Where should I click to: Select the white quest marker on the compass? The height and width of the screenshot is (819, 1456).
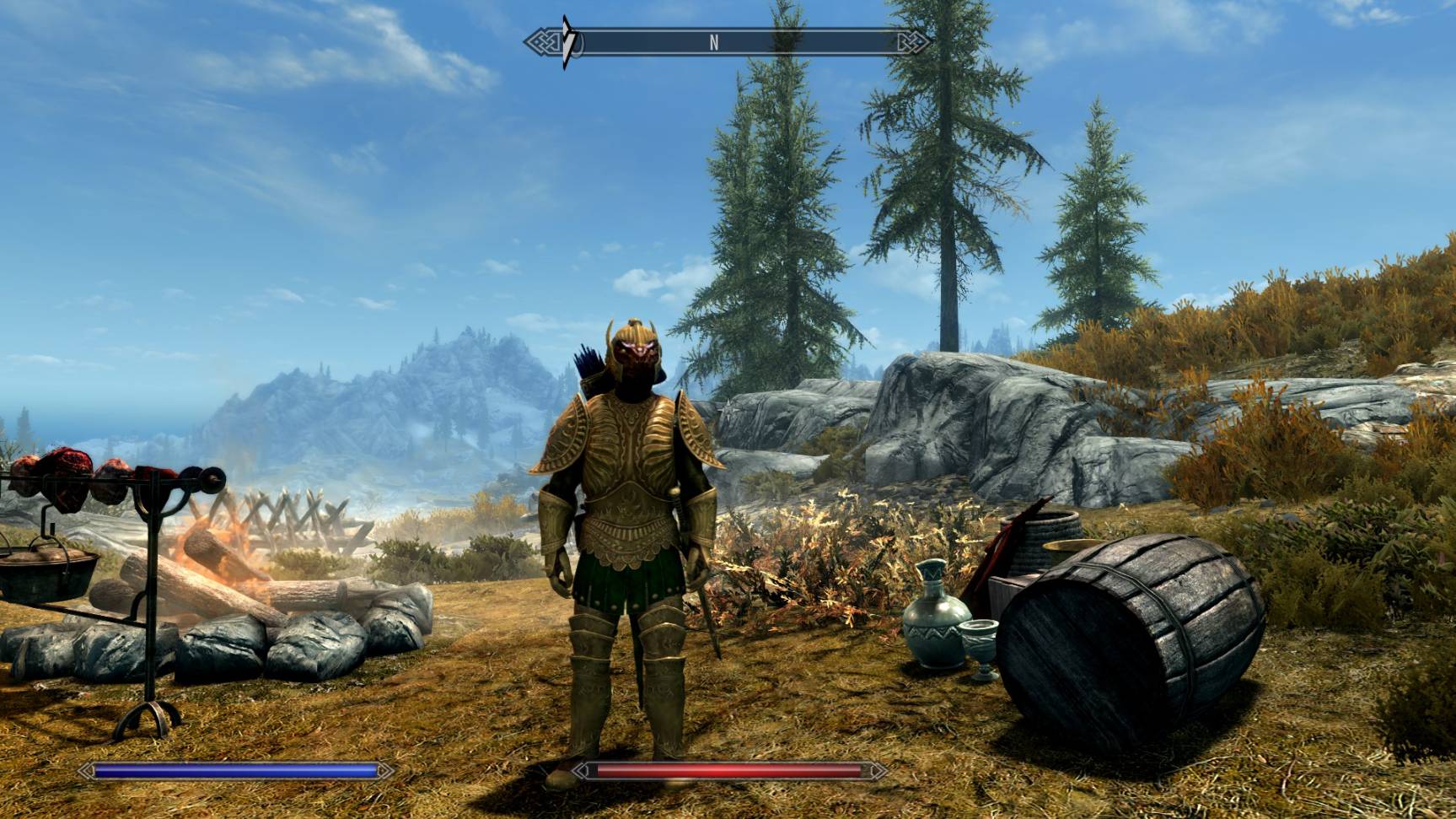pos(569,41)
